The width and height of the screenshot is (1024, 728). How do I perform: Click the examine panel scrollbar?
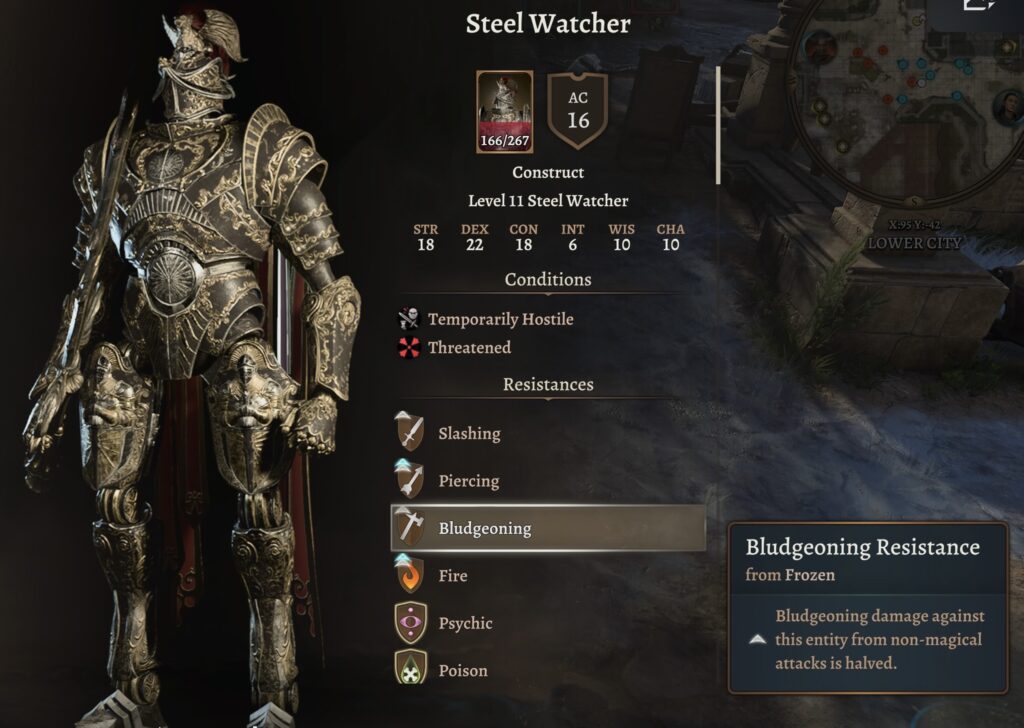click(718, 126)
